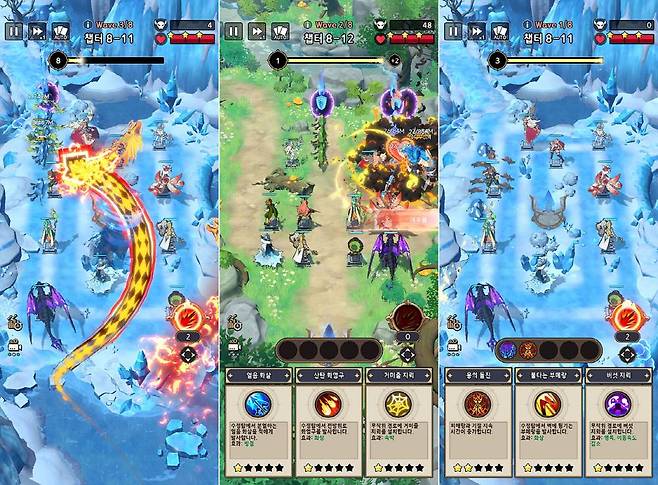
Task: Pause the 챕터 8-12 battle
Action: point(232,31)
